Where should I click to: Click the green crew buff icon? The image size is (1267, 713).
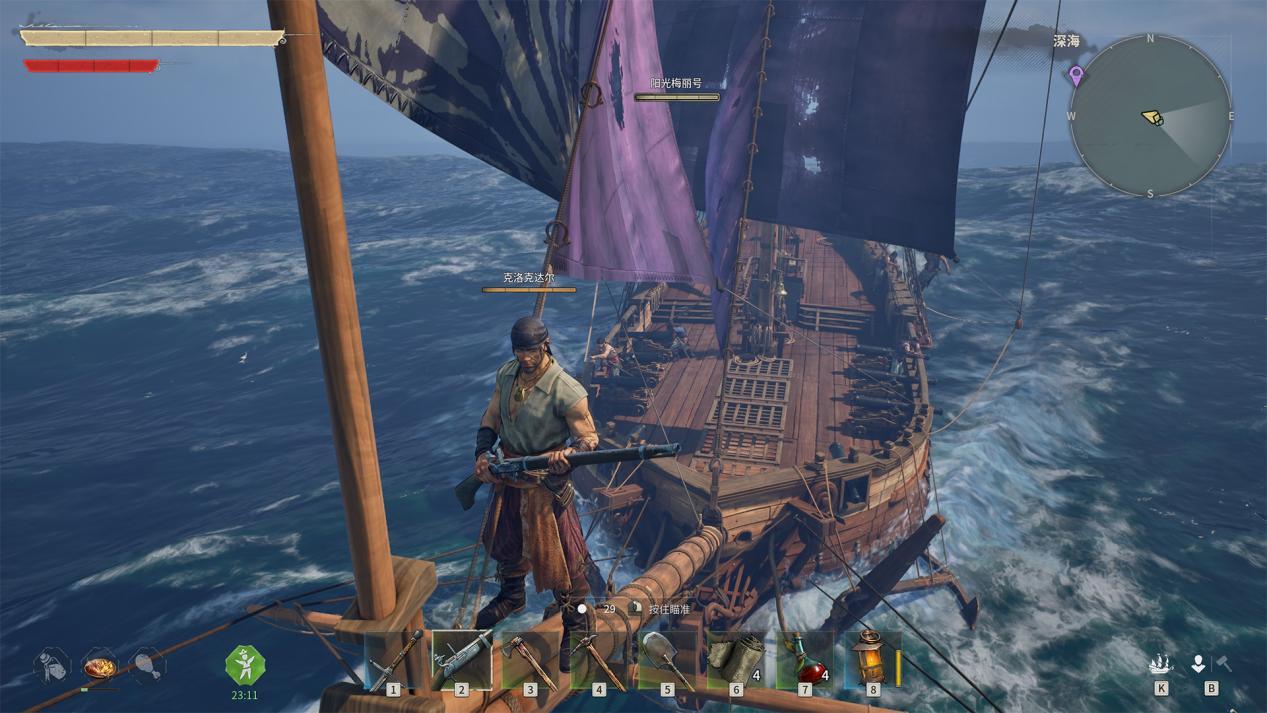pos(244,664)
